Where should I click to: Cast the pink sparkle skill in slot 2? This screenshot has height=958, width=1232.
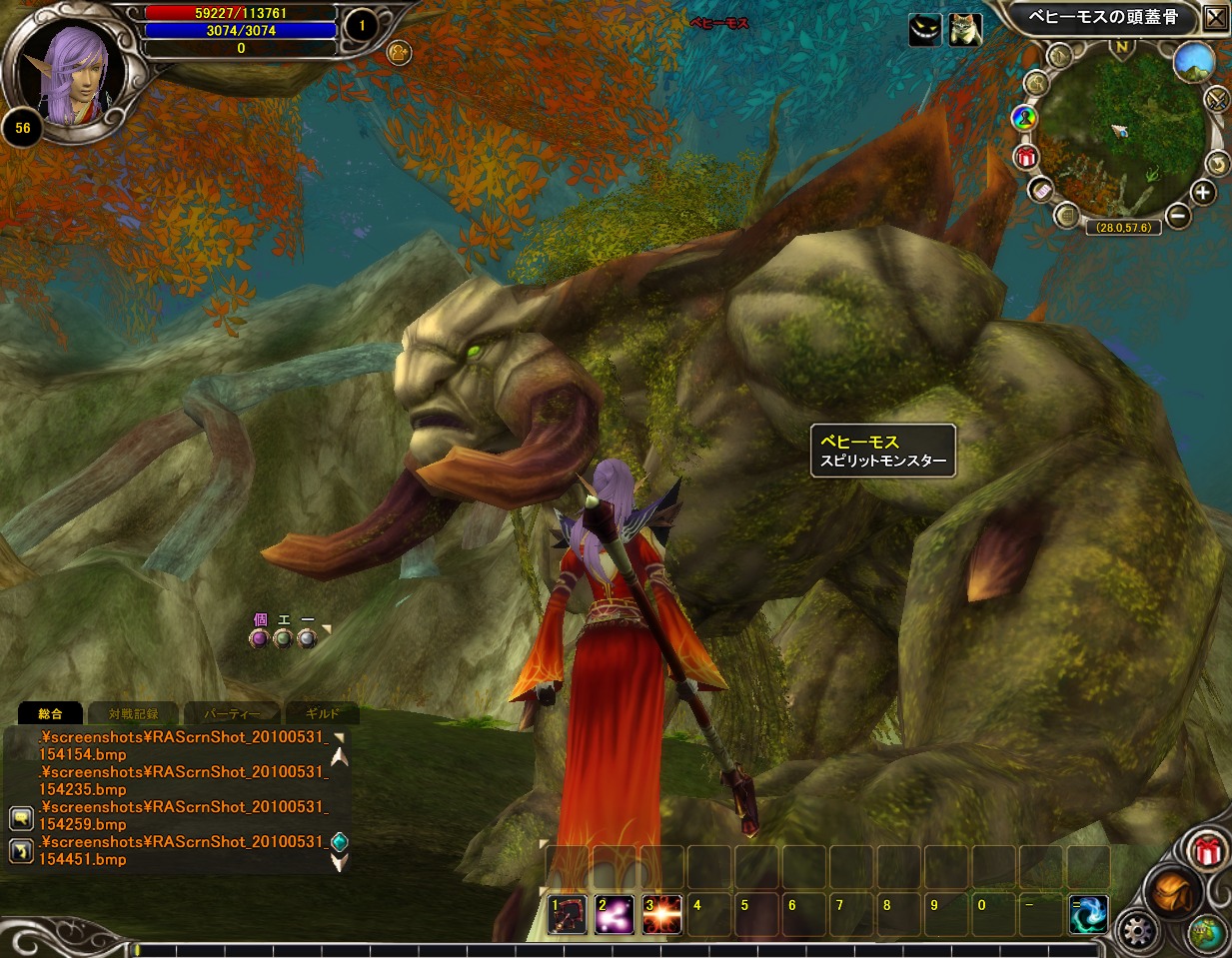click(614, 914)
